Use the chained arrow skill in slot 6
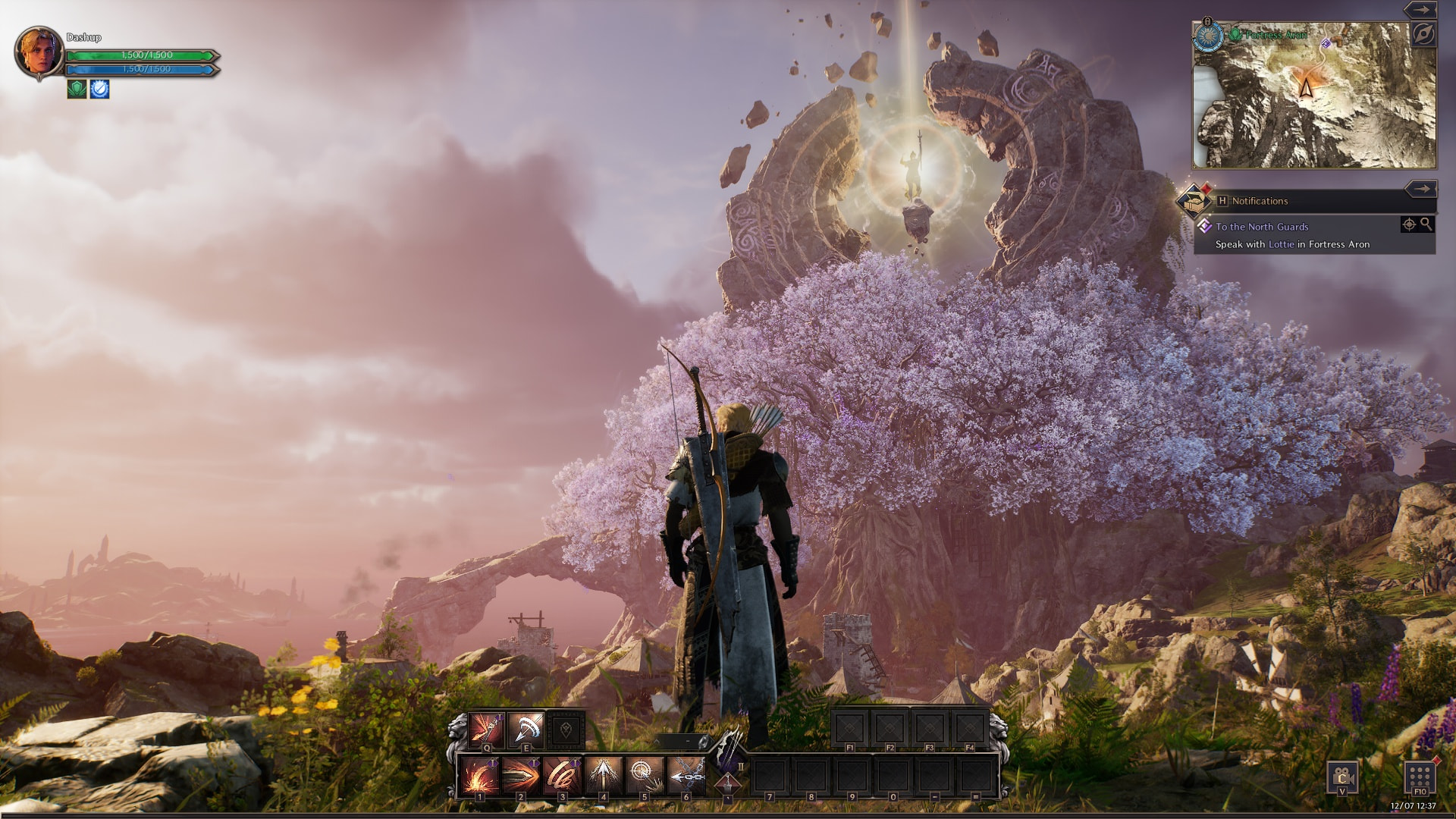This screenshot has height=819, width=1456. point(686,776)
